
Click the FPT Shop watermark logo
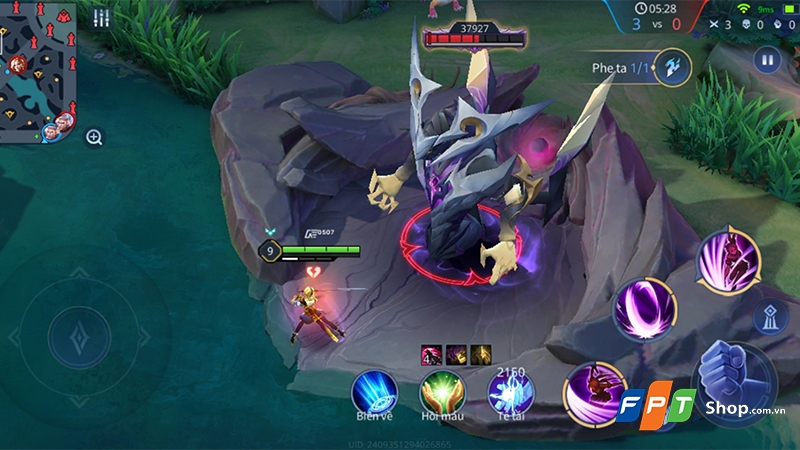(702, 411)
